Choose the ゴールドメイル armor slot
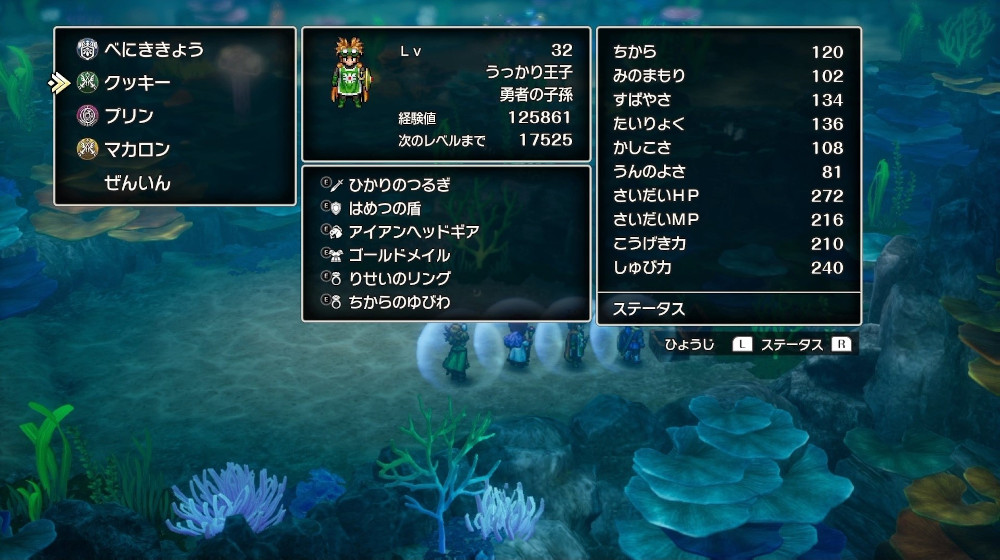The height and width of the screenshot is (560, 1000). [399, 255]
